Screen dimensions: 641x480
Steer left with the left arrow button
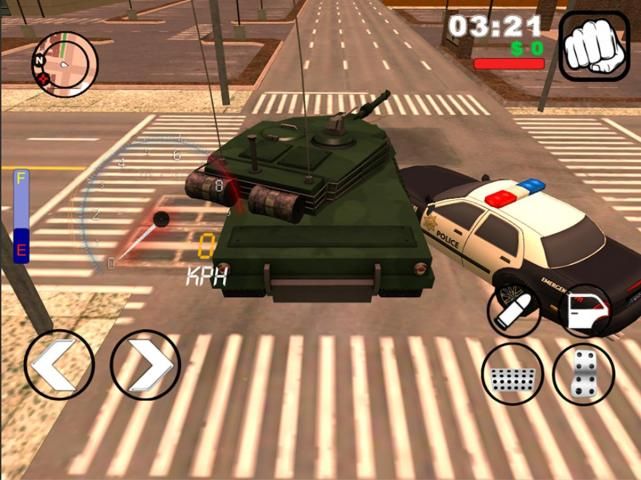59,365
